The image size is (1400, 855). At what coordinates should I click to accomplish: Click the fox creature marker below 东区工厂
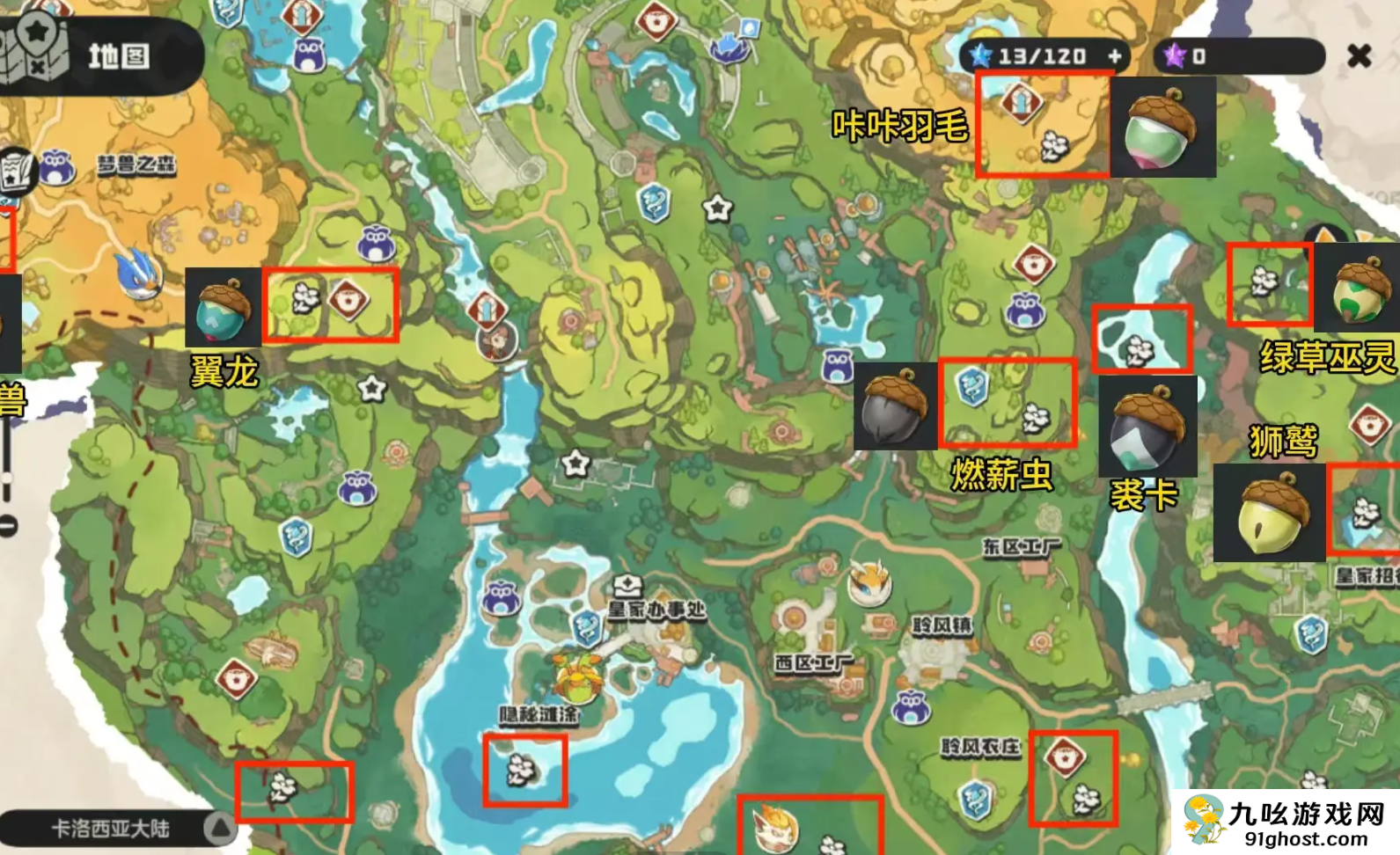point(869,581)
